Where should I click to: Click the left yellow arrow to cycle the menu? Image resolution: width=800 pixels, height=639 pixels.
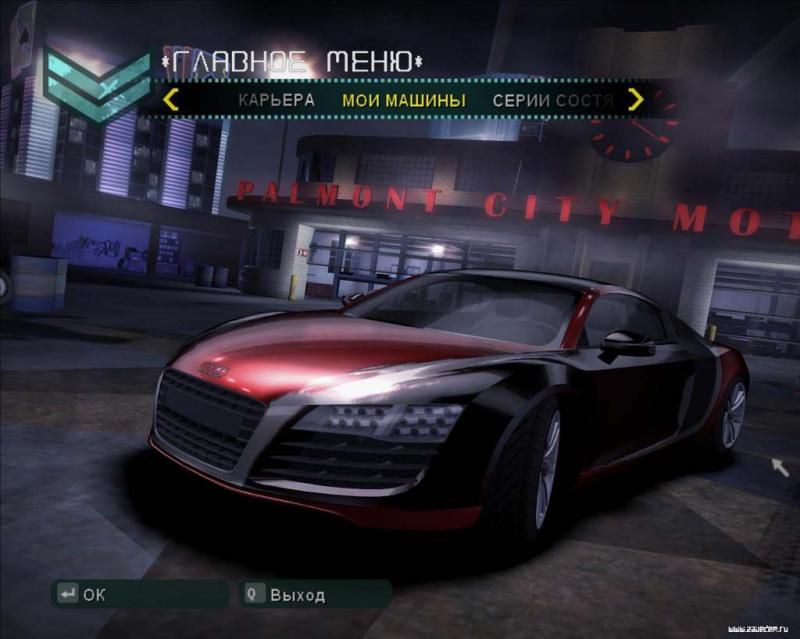point(171,99)
